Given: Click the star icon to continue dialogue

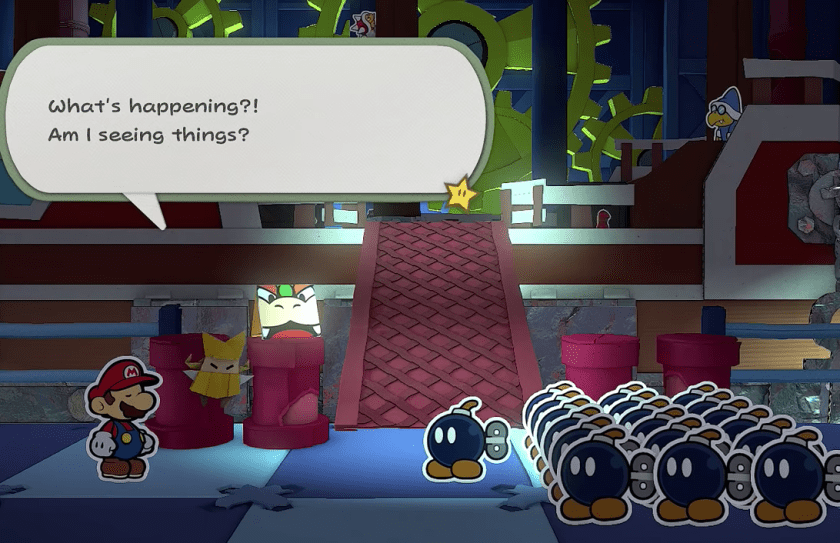Looking at the screenshot, I should (x=462, y=193).
